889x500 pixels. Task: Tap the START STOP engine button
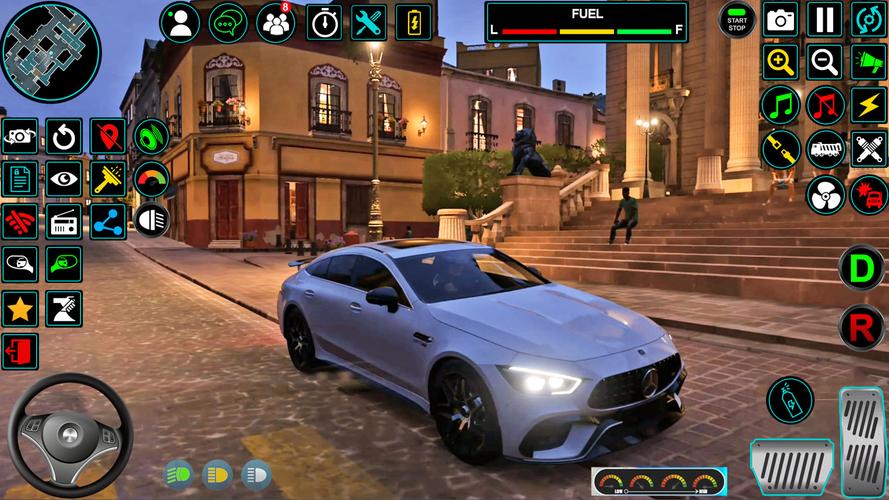[x=737, y=20]
